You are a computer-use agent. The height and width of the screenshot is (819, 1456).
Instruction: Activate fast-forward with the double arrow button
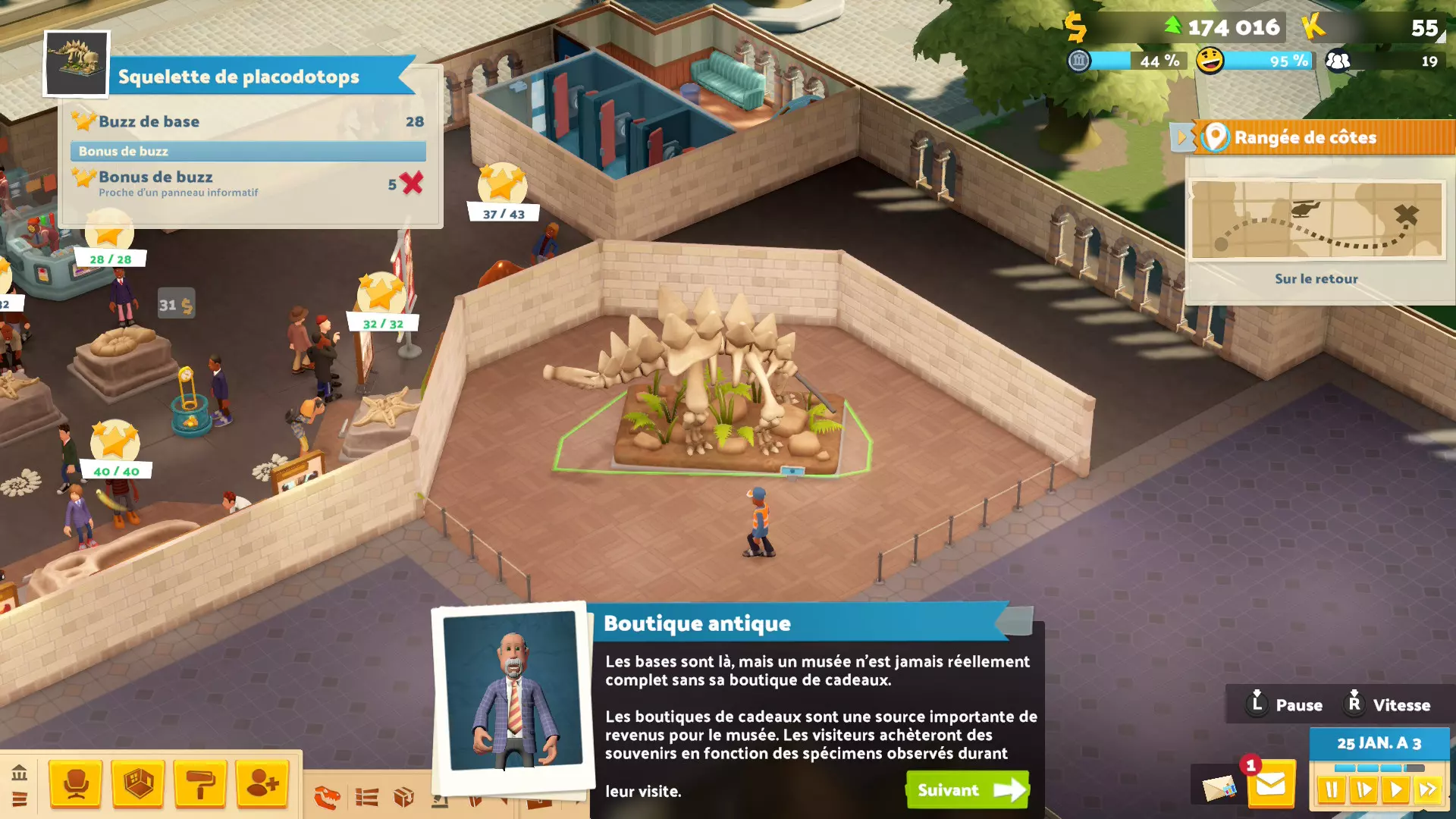1428,790
